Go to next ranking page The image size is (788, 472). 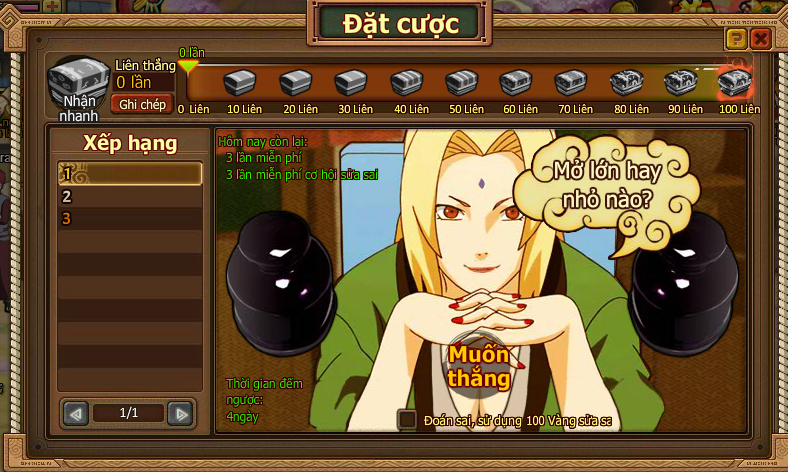pos(179,412)
